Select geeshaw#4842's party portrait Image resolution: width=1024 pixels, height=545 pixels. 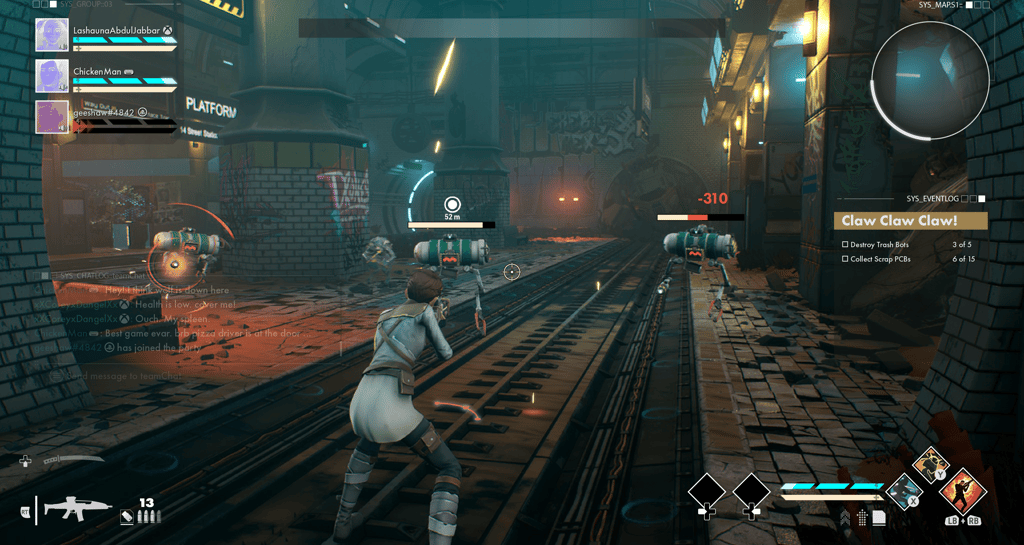[x=52, y=117]
